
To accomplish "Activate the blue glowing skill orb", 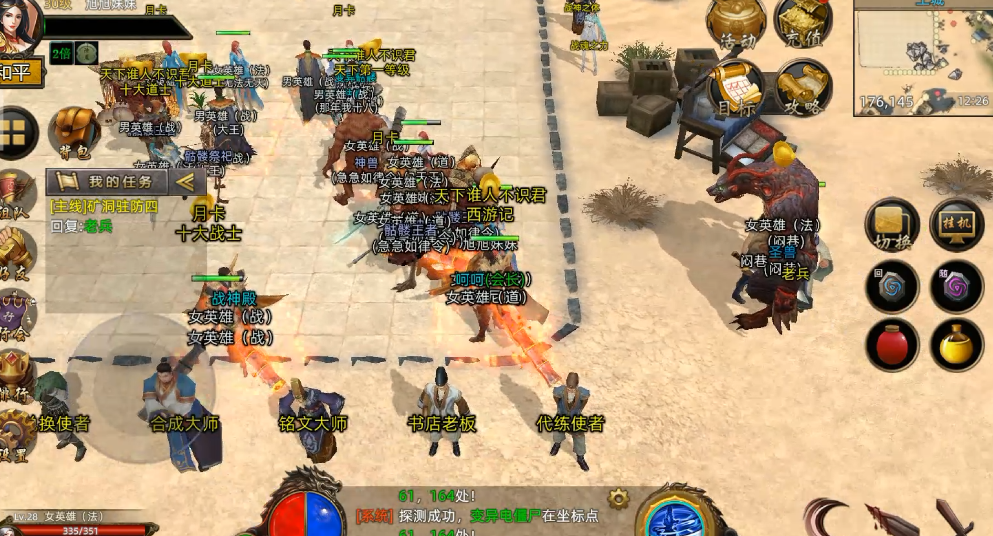I will click(676, 516).
